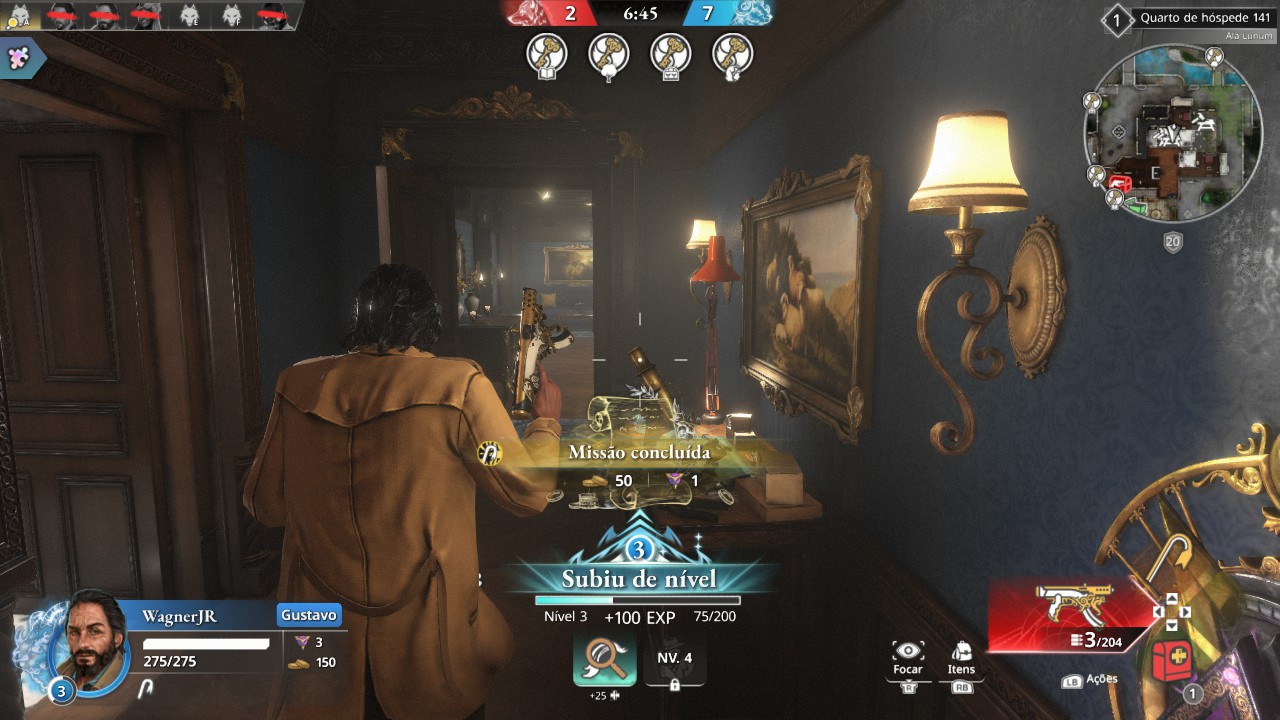This screenshot has width=1280, height=720.
Task: Click the Missão concluída notification banner
Action: [x=639, y=453]
